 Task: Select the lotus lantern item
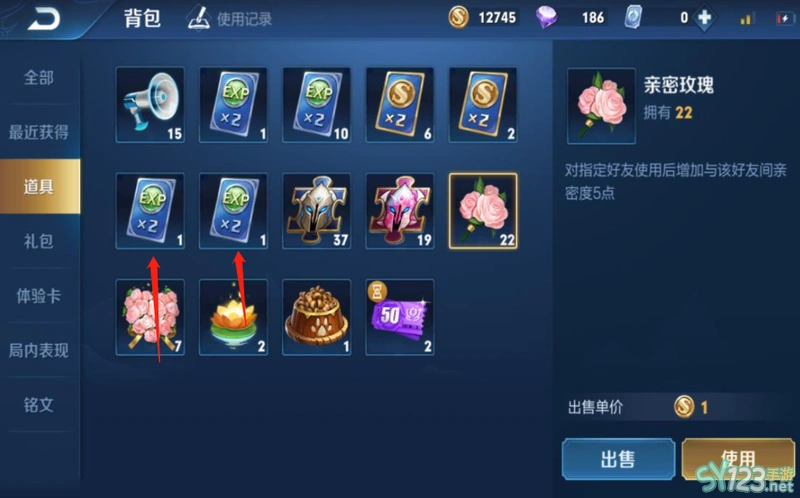(233, 316)
